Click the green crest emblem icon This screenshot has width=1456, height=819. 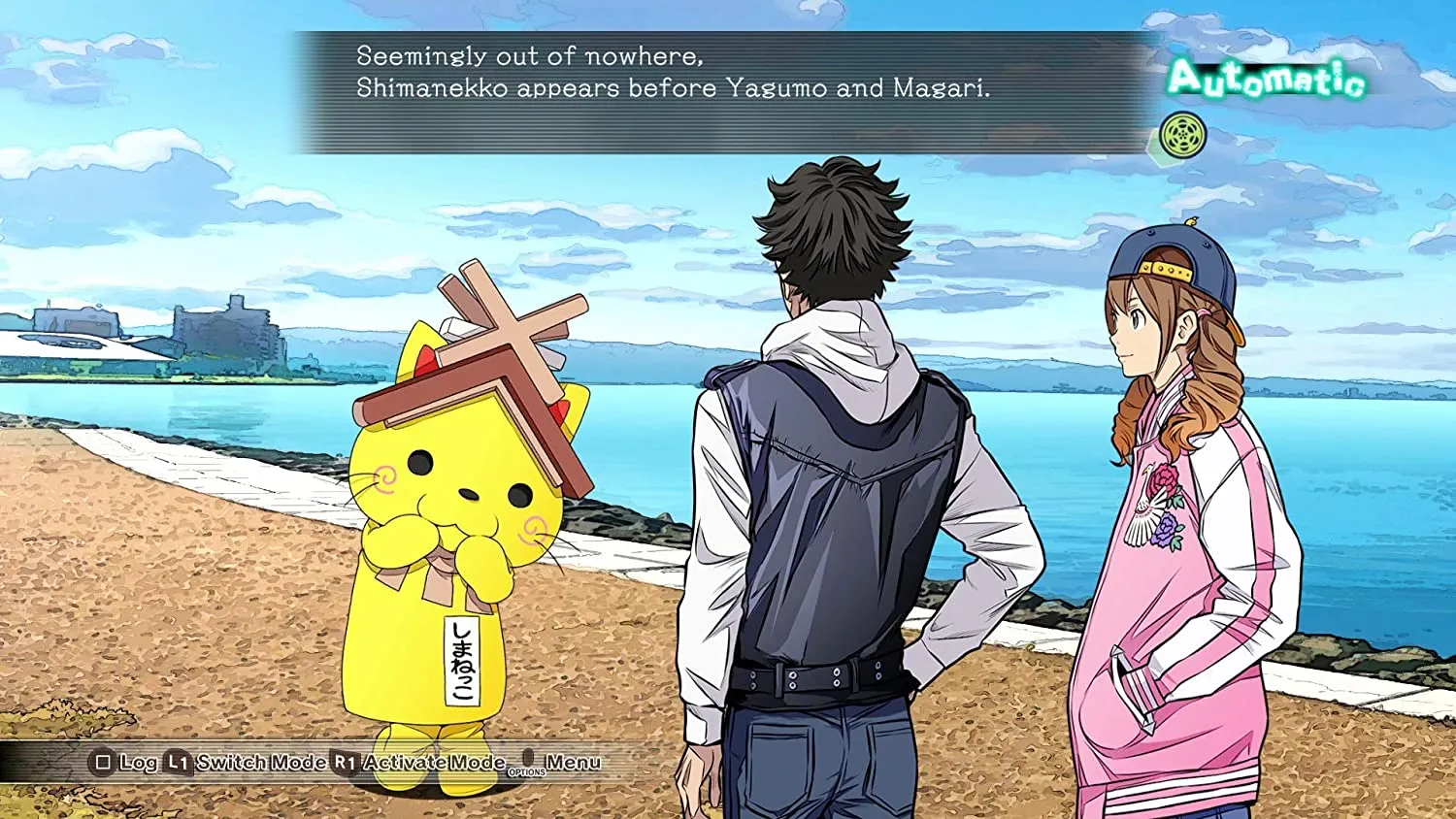coord(1183,136)
